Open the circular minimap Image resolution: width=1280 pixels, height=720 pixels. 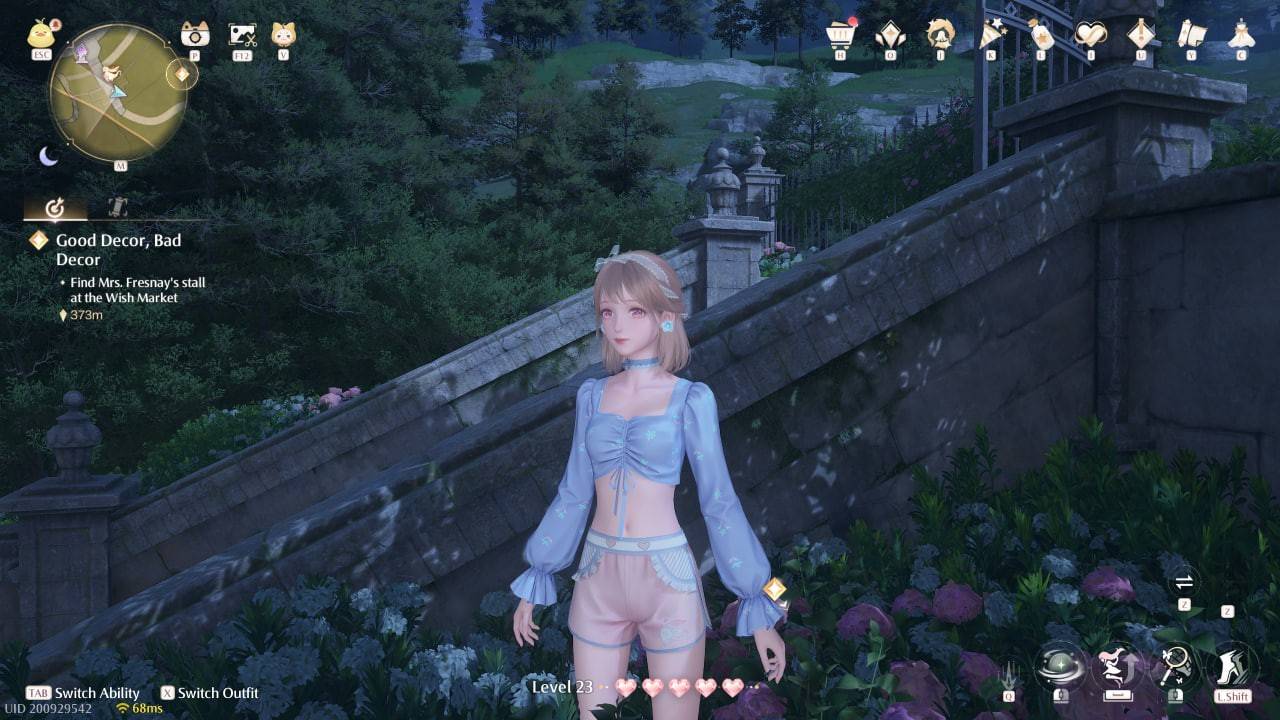tap(118, 93)
